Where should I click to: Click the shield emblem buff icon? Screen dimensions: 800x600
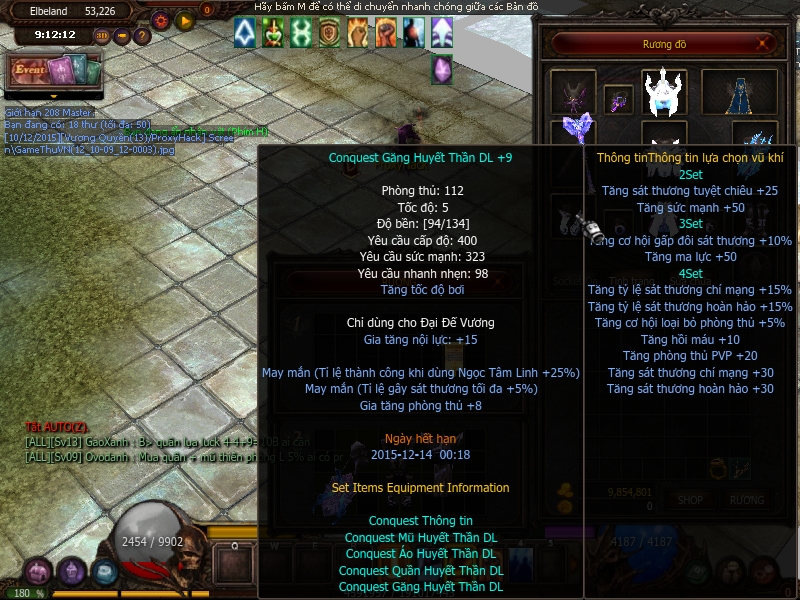click(x=329, y=33)
